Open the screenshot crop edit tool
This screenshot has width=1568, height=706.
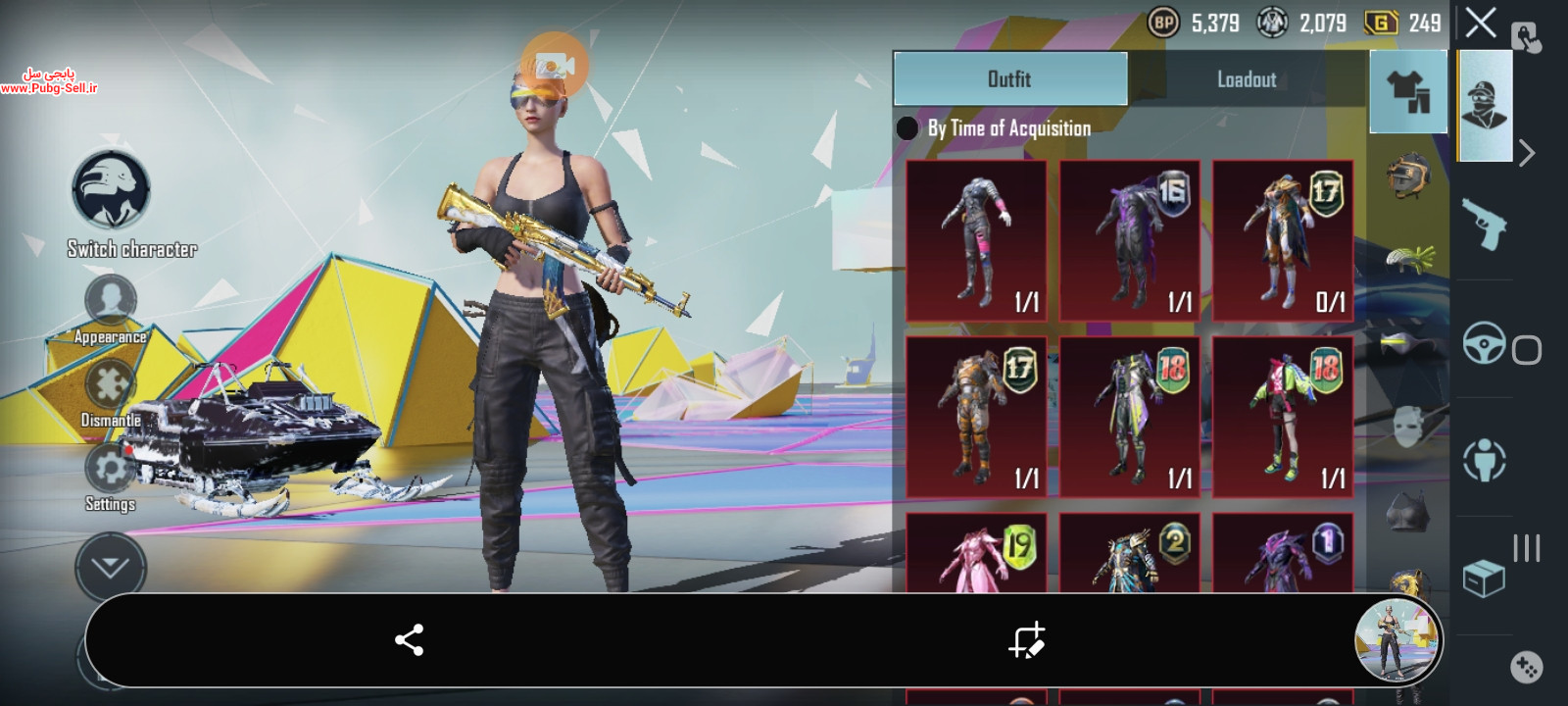click(1027, 640)
